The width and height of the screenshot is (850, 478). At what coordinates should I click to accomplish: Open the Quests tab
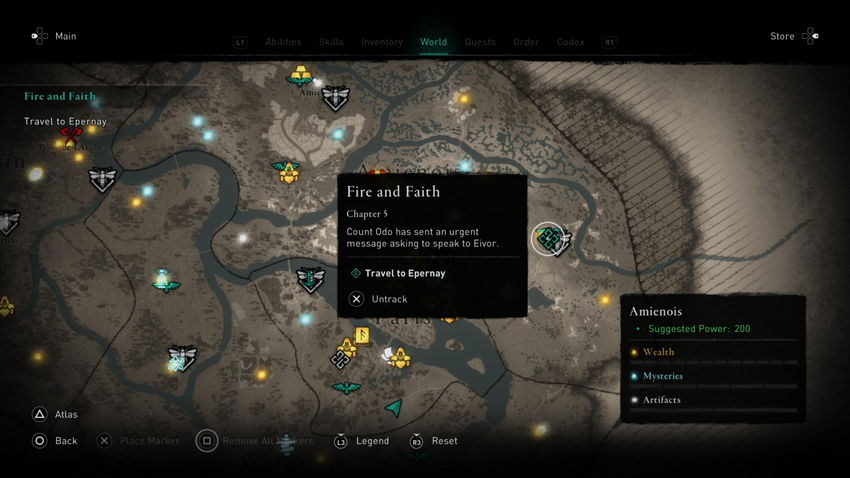pos(480,42)
